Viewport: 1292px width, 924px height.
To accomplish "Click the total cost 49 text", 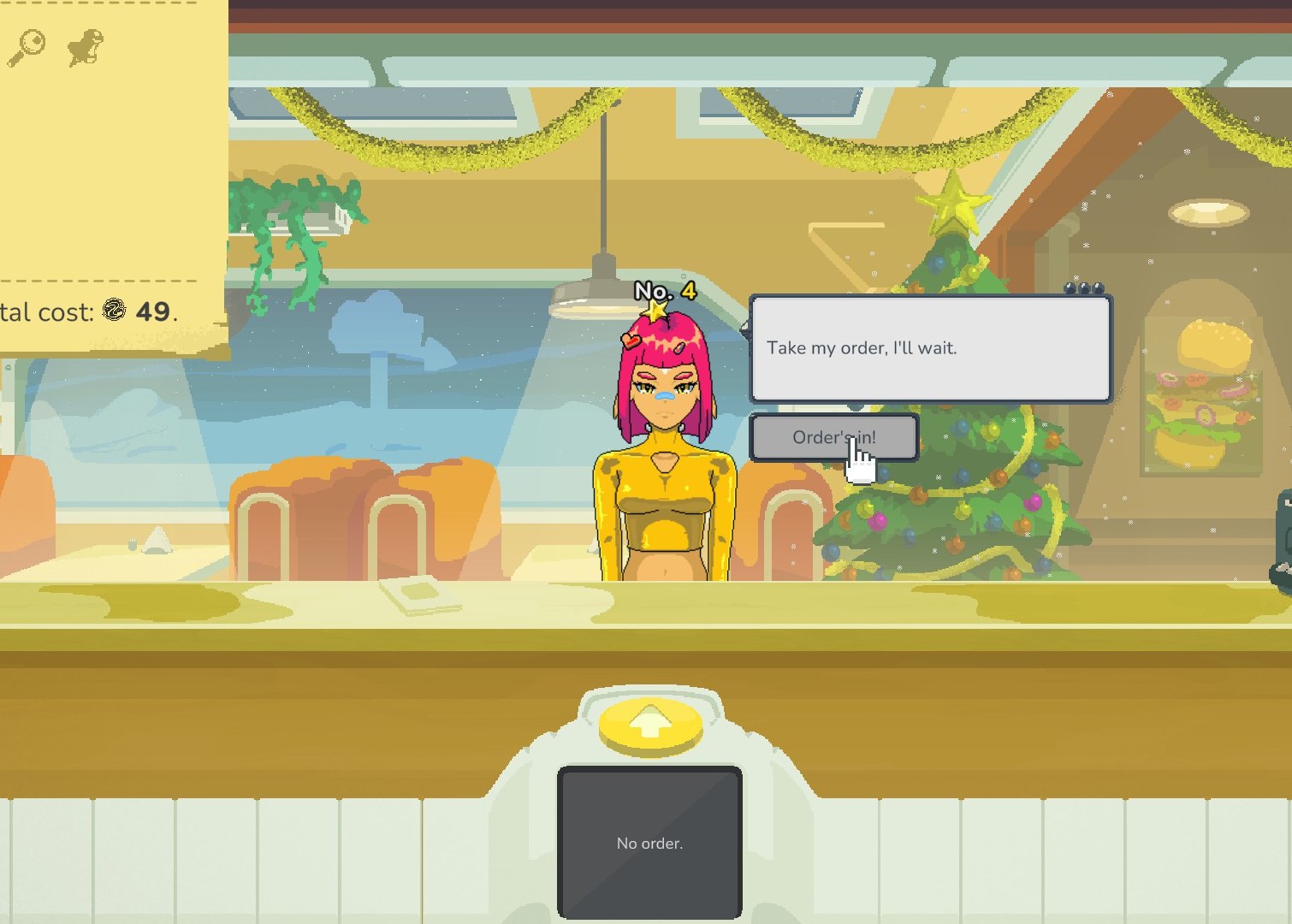I will tap(155, 311).
